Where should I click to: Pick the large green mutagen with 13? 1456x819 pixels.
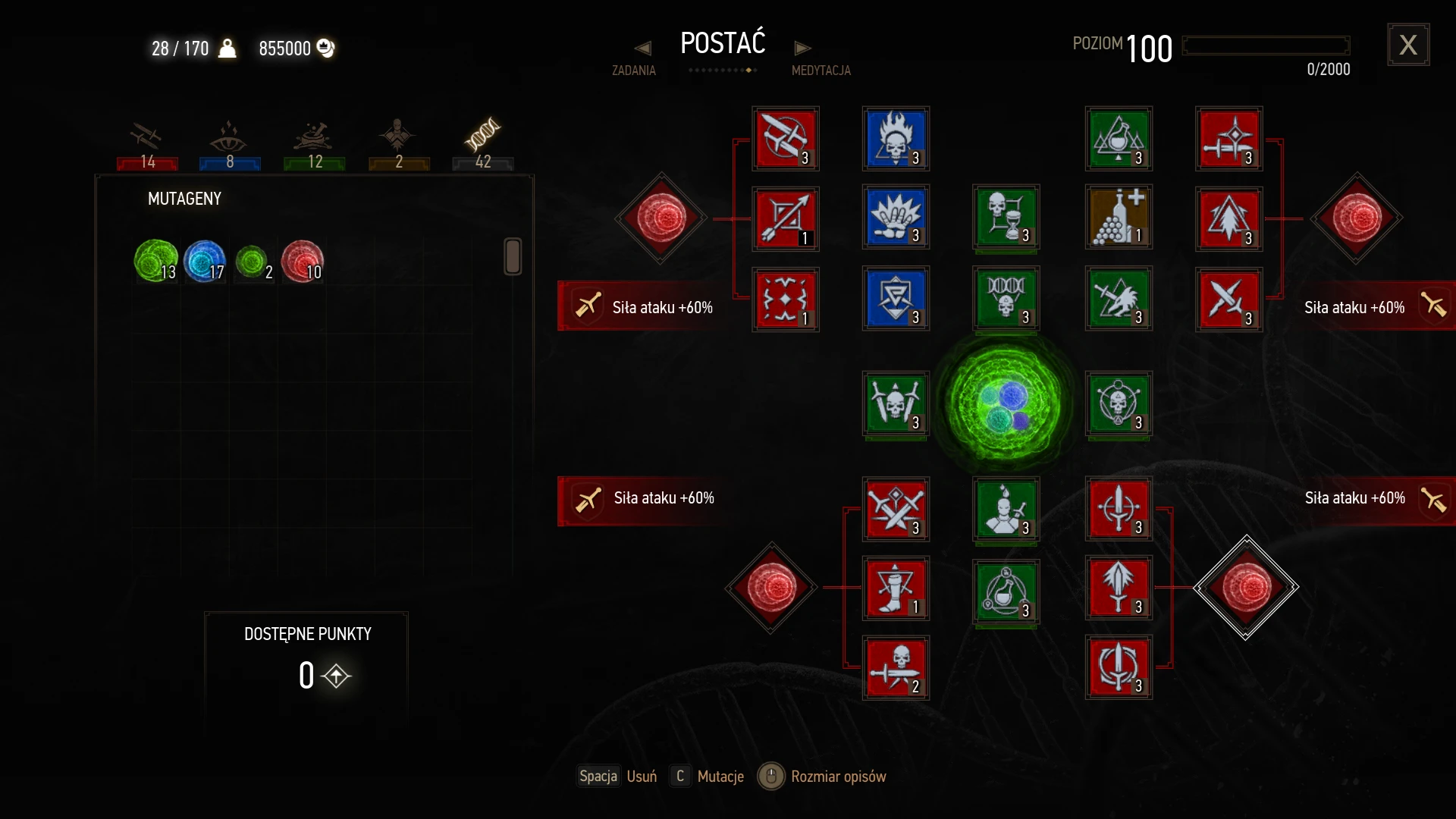155,261
